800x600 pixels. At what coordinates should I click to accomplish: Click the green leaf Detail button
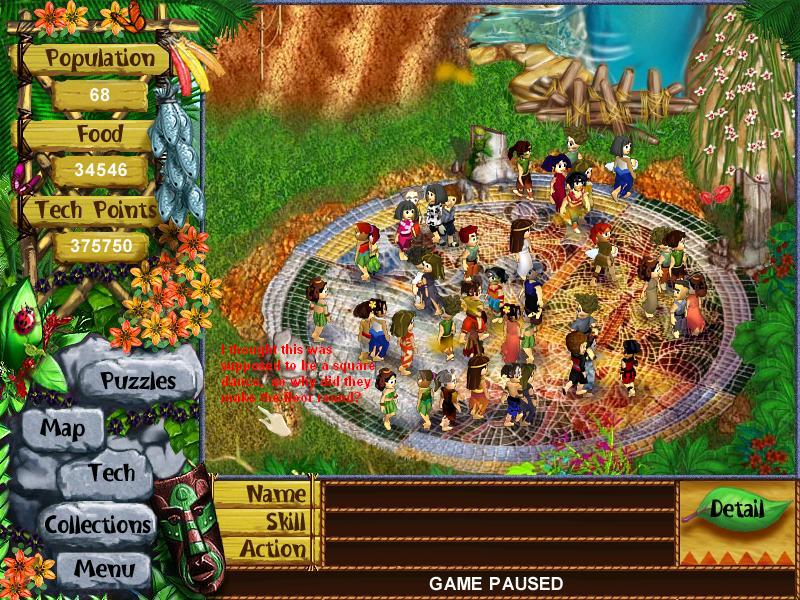pos(736,508)
